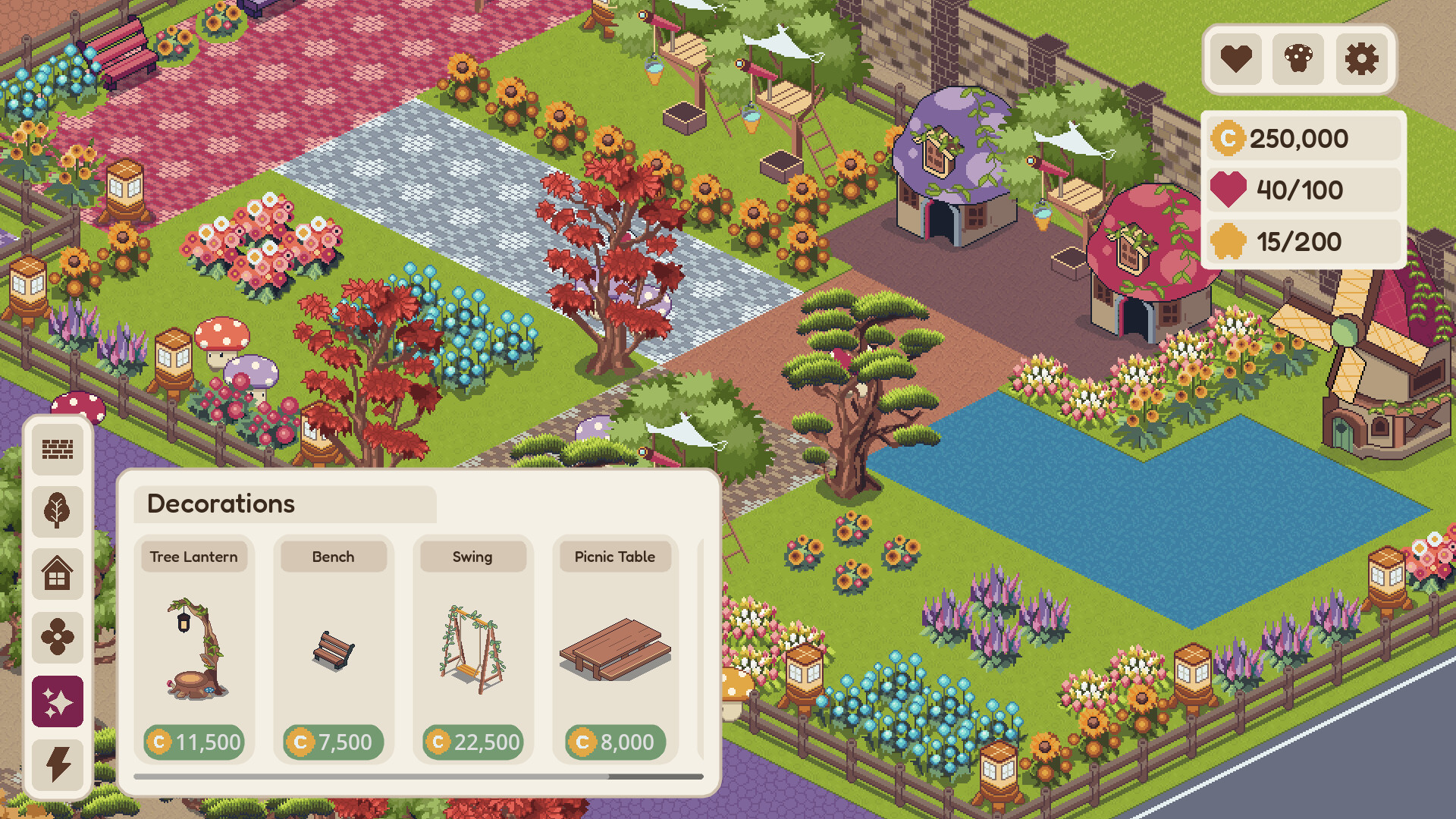Screen dimensions: 1456x819
Task: Select the brick path tool
Action: click(58, 449)
